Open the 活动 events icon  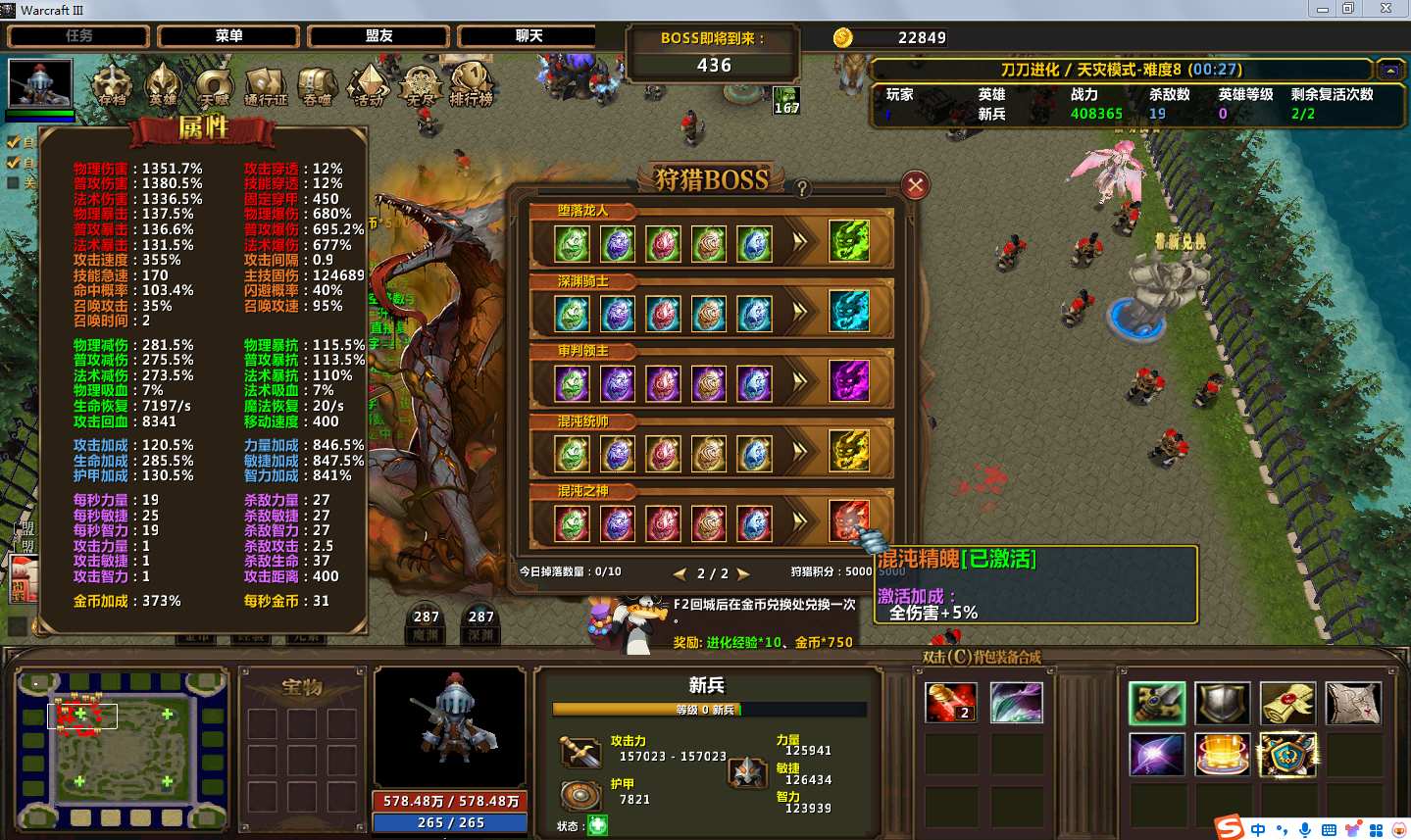click(x=369, y=85)
